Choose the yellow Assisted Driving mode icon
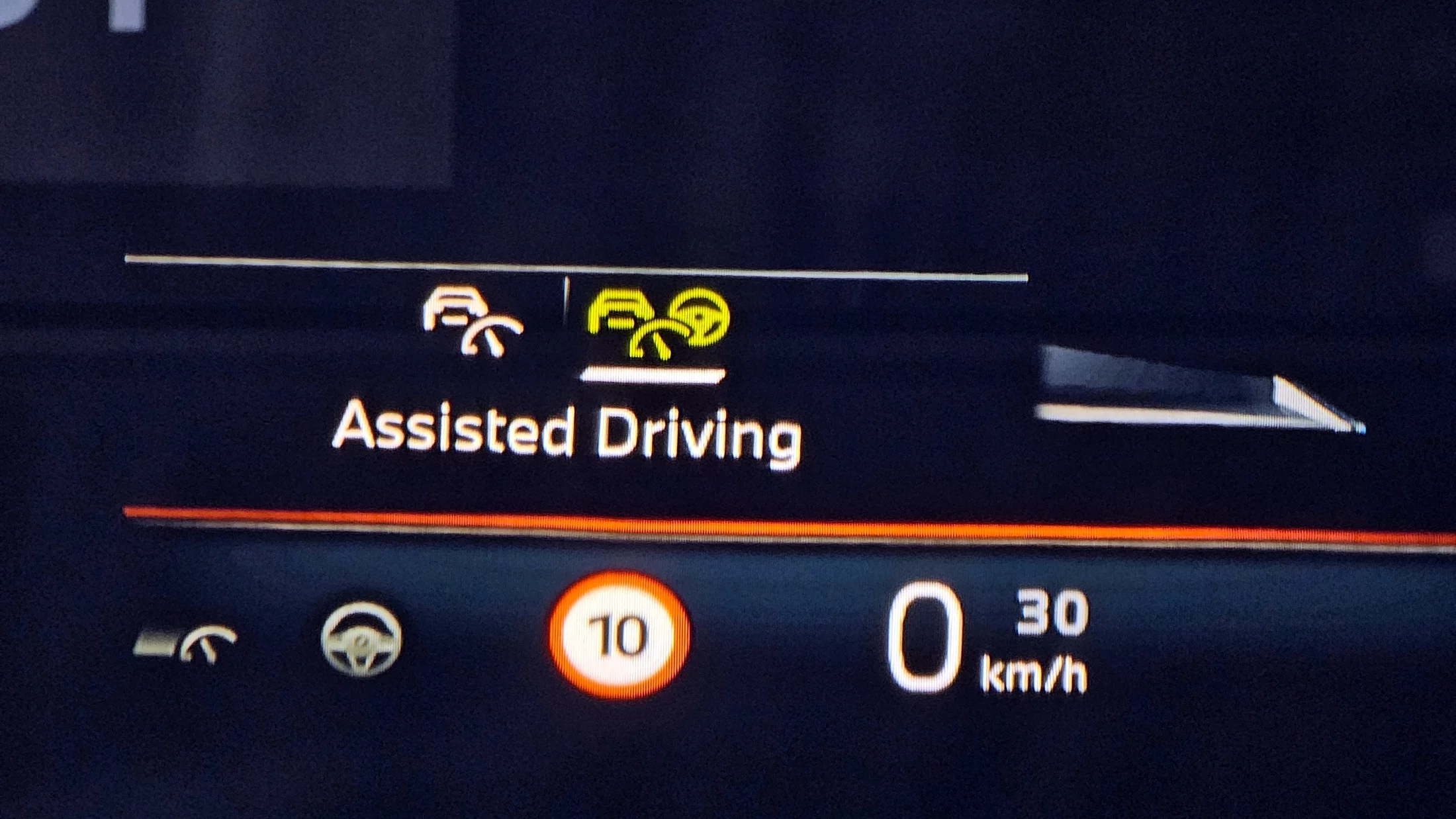Image resolution: width=1456 pixels, height=819 pixels. tap(657, 324)
